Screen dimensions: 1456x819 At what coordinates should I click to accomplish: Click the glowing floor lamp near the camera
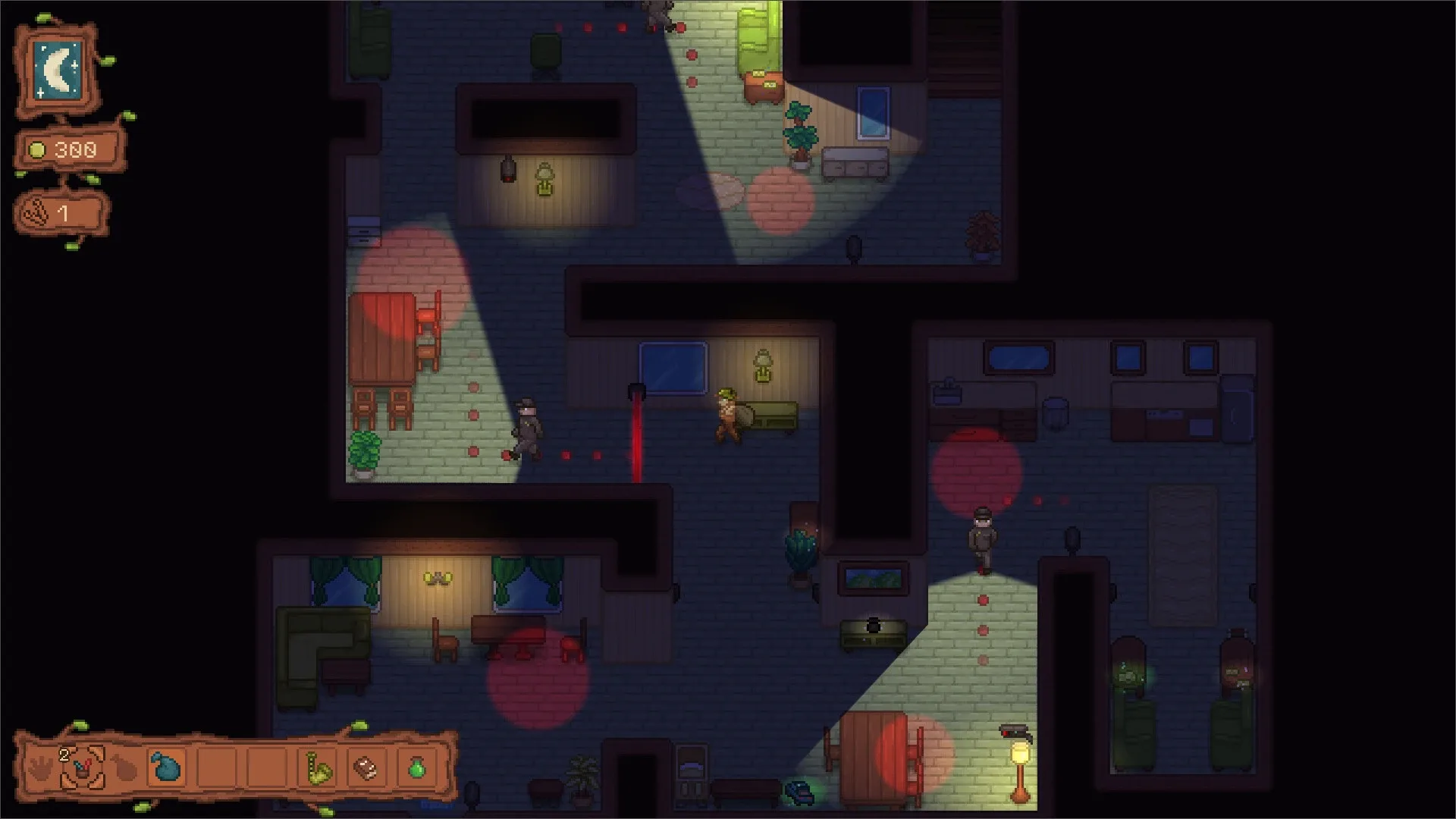(x=1019, y=755)
